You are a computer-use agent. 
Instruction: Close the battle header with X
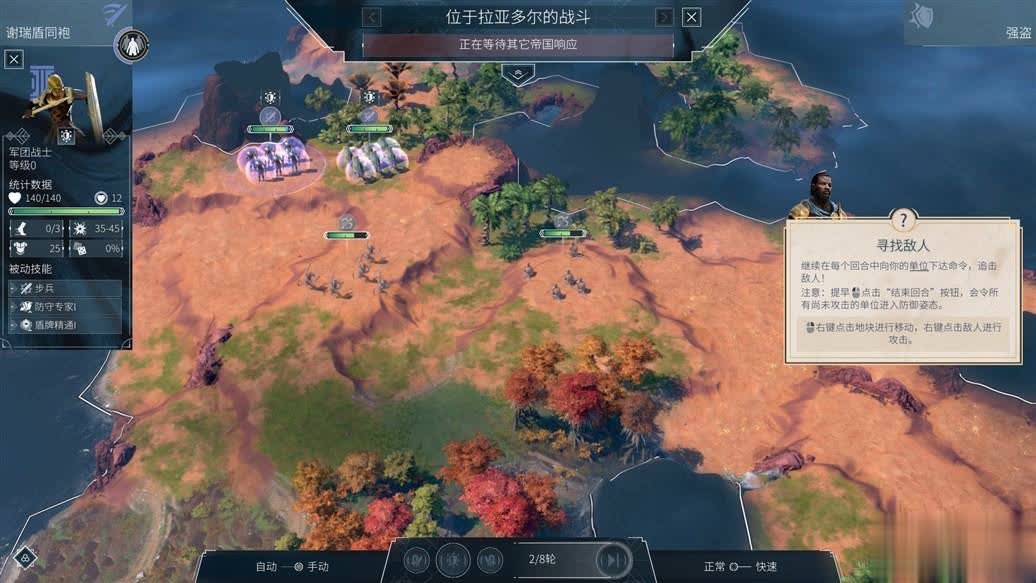(x=691, y=17)
